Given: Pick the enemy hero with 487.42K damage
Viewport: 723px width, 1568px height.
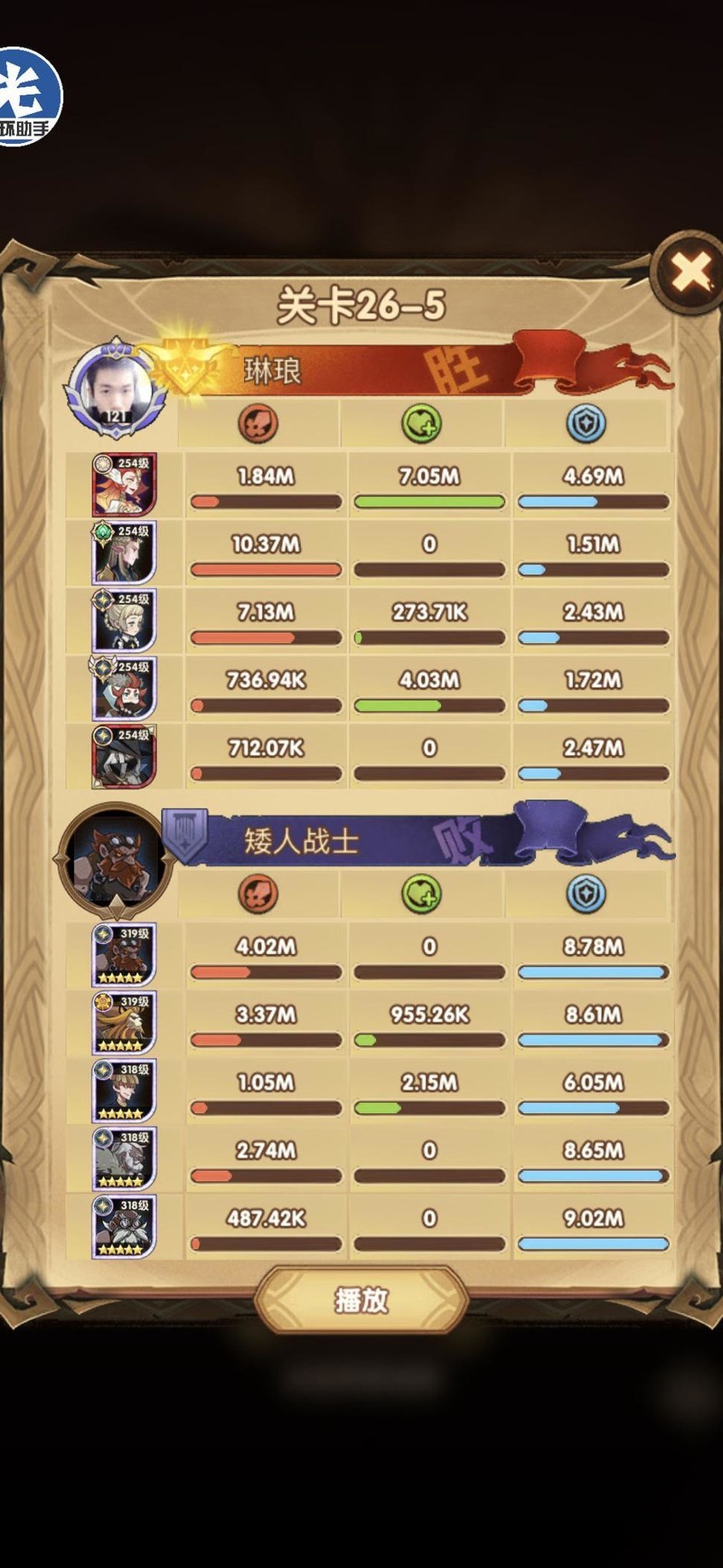Looking at the screenshot, I should (125, 1226).
